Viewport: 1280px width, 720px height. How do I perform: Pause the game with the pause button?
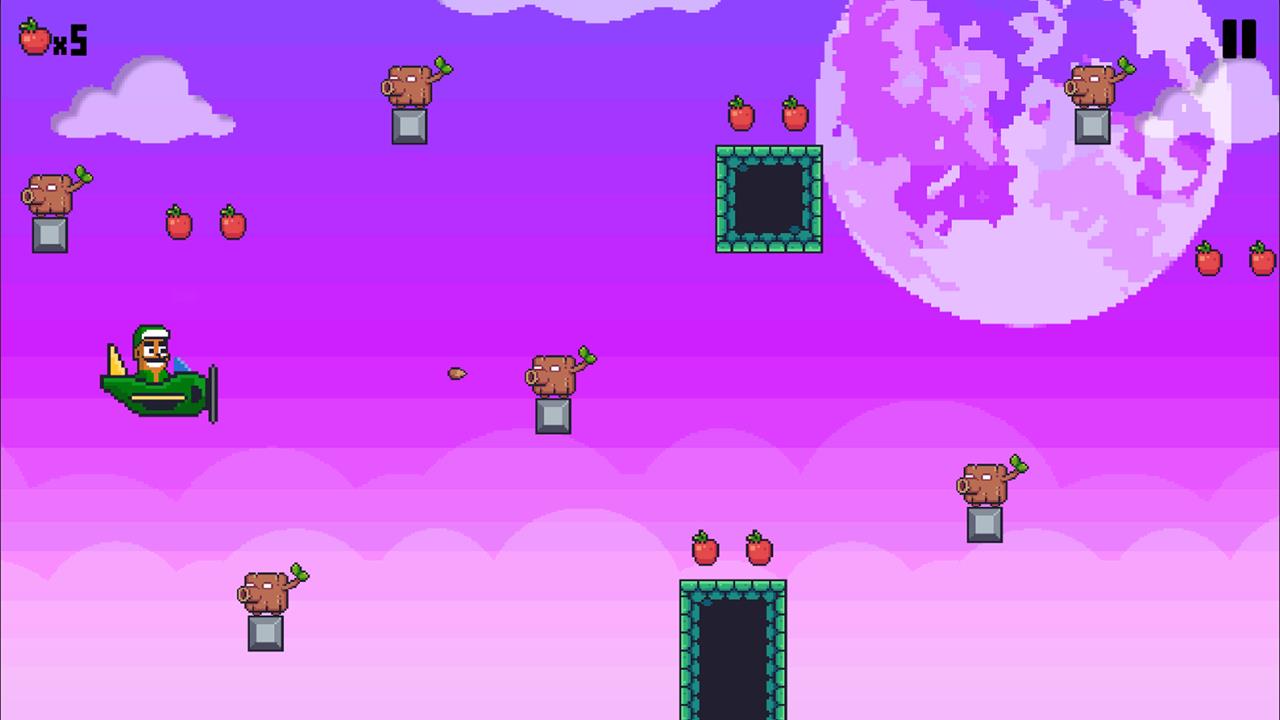[x=1240, y=39]
